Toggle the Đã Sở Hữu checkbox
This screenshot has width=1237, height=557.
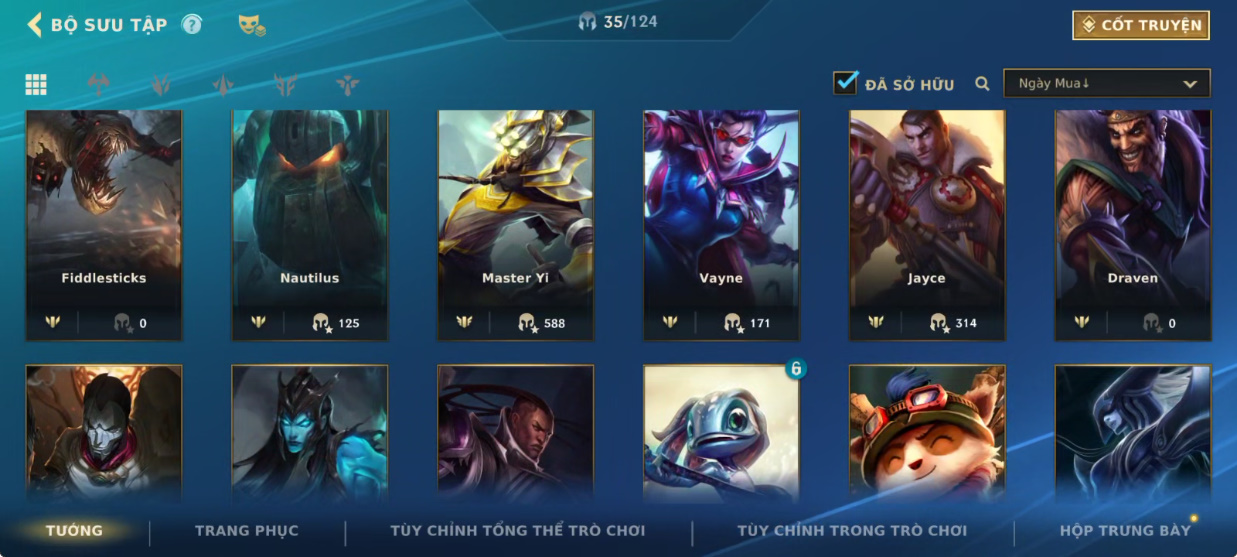point(846,84)
